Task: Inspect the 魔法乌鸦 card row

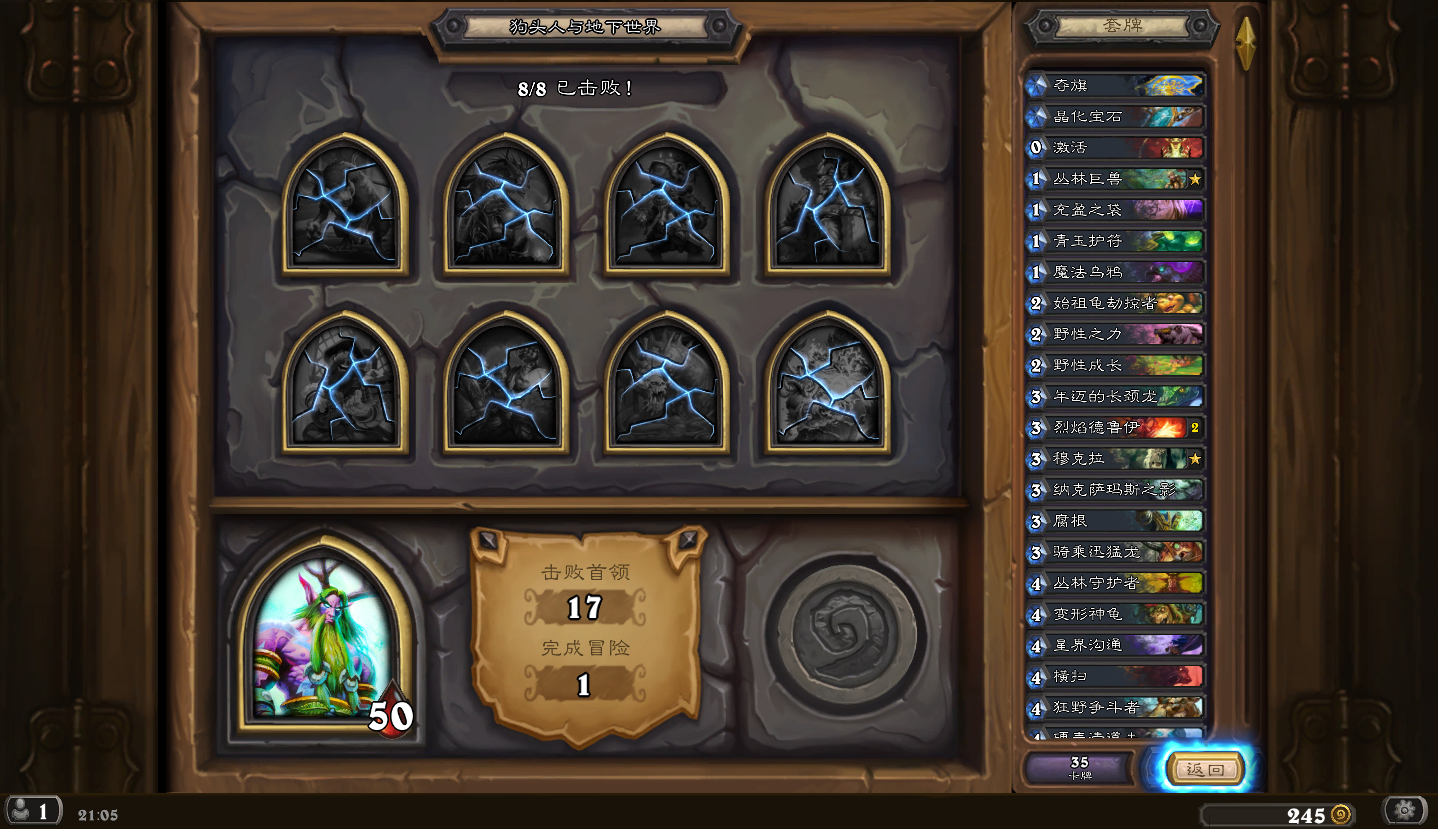Action: [x=1115, y=272]
